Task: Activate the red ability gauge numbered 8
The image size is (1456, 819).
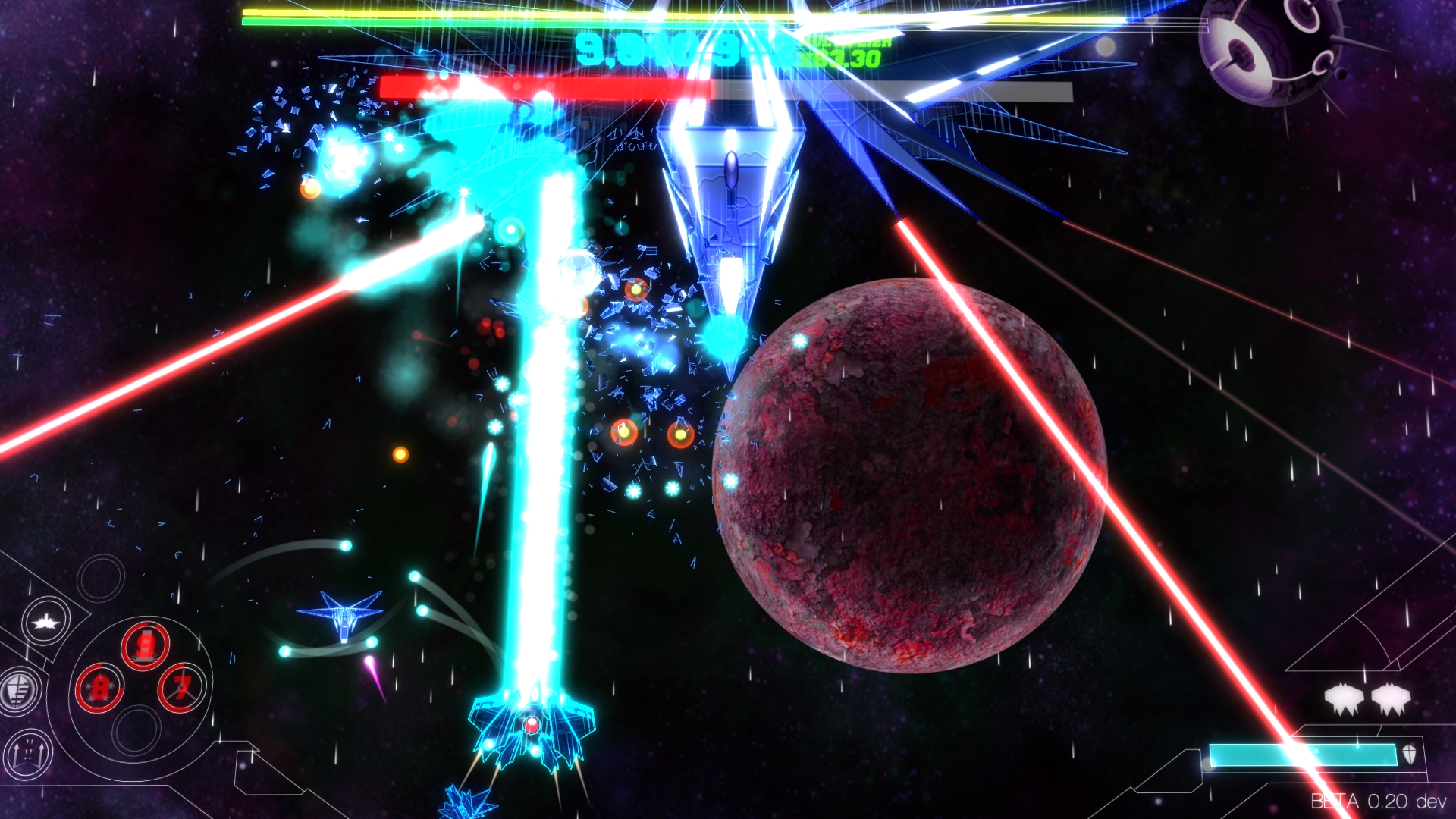Action: [x=101, y=686]
